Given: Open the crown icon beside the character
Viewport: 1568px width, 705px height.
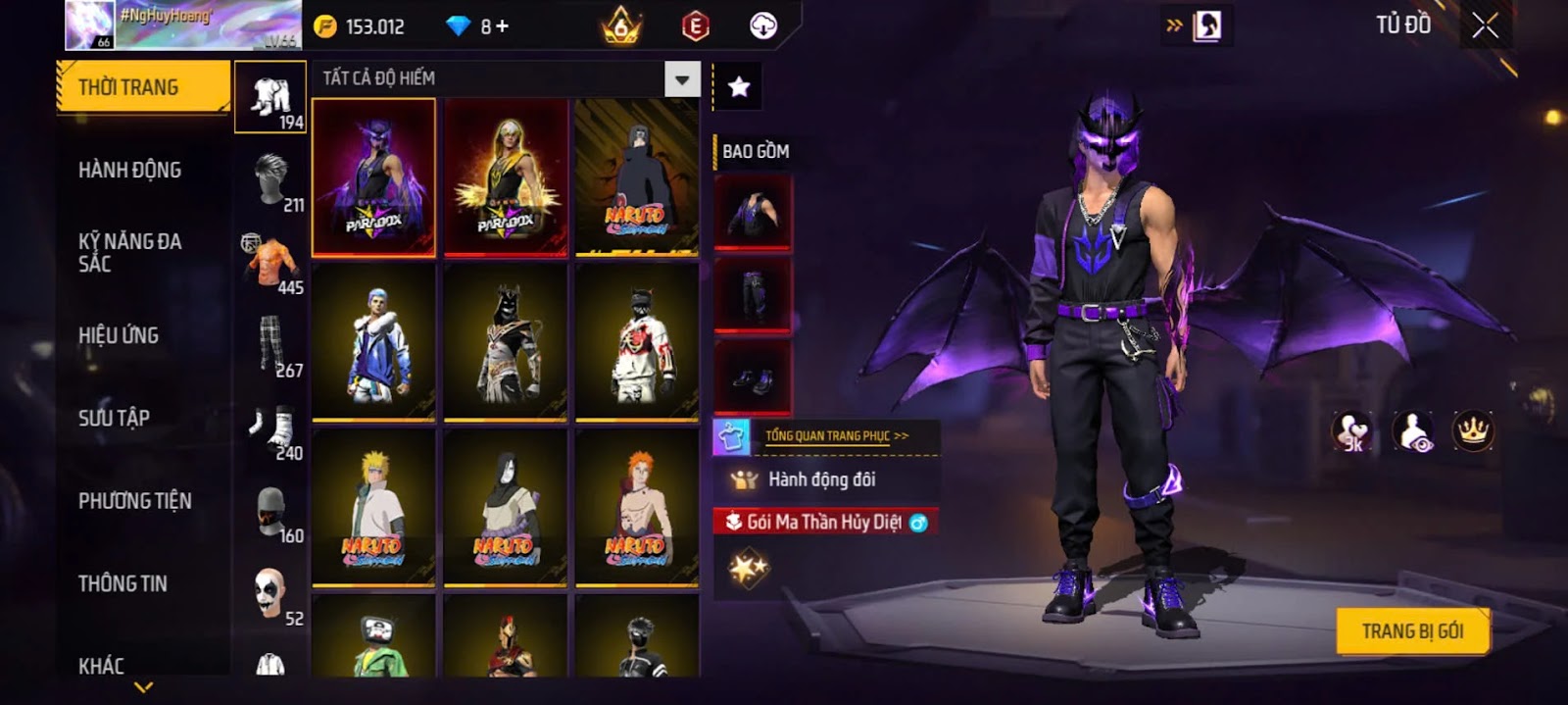Looking at the screenshot, I should coord(1472,430).
